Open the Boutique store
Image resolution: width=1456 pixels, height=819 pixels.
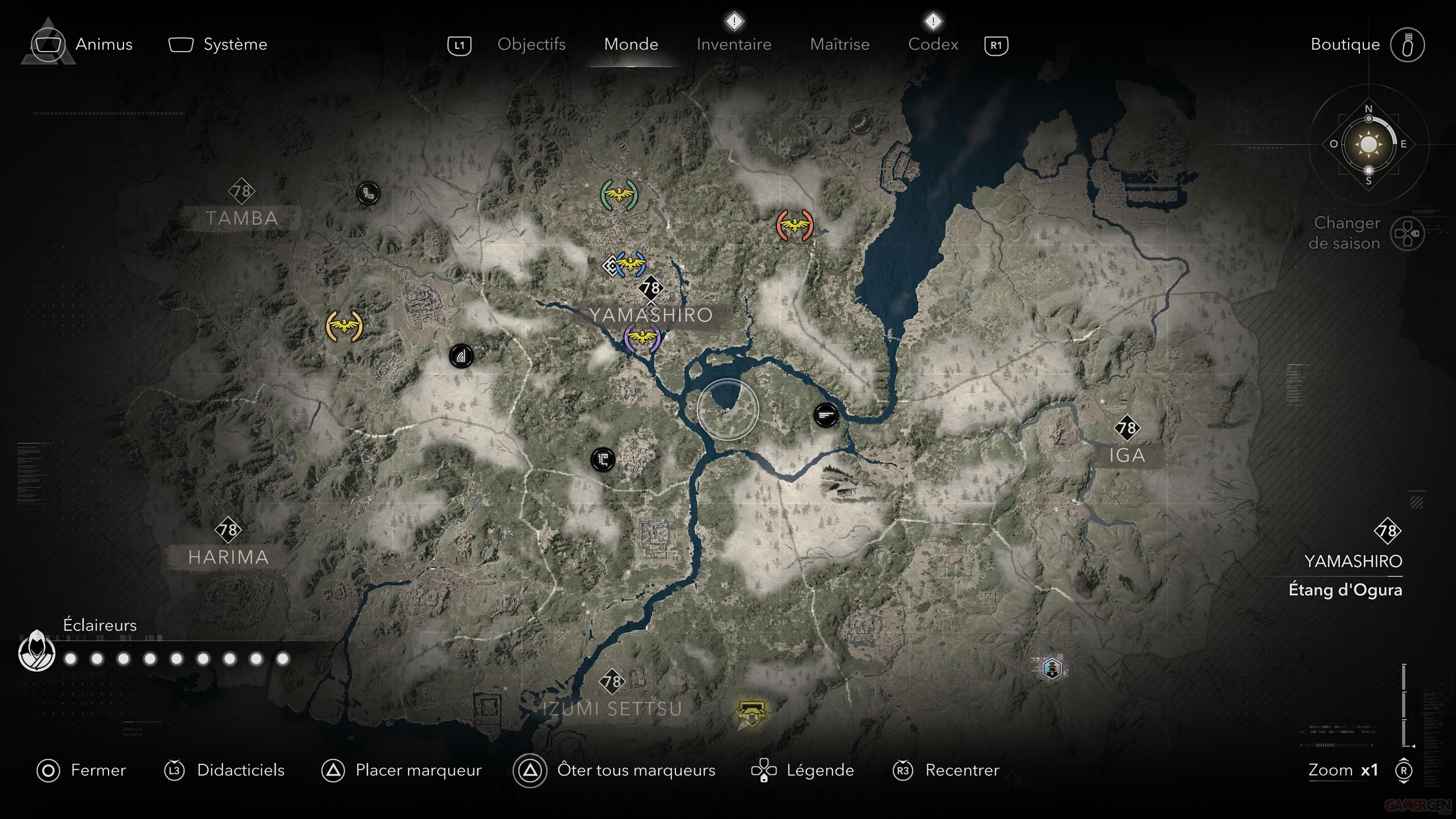(1345, 44)
